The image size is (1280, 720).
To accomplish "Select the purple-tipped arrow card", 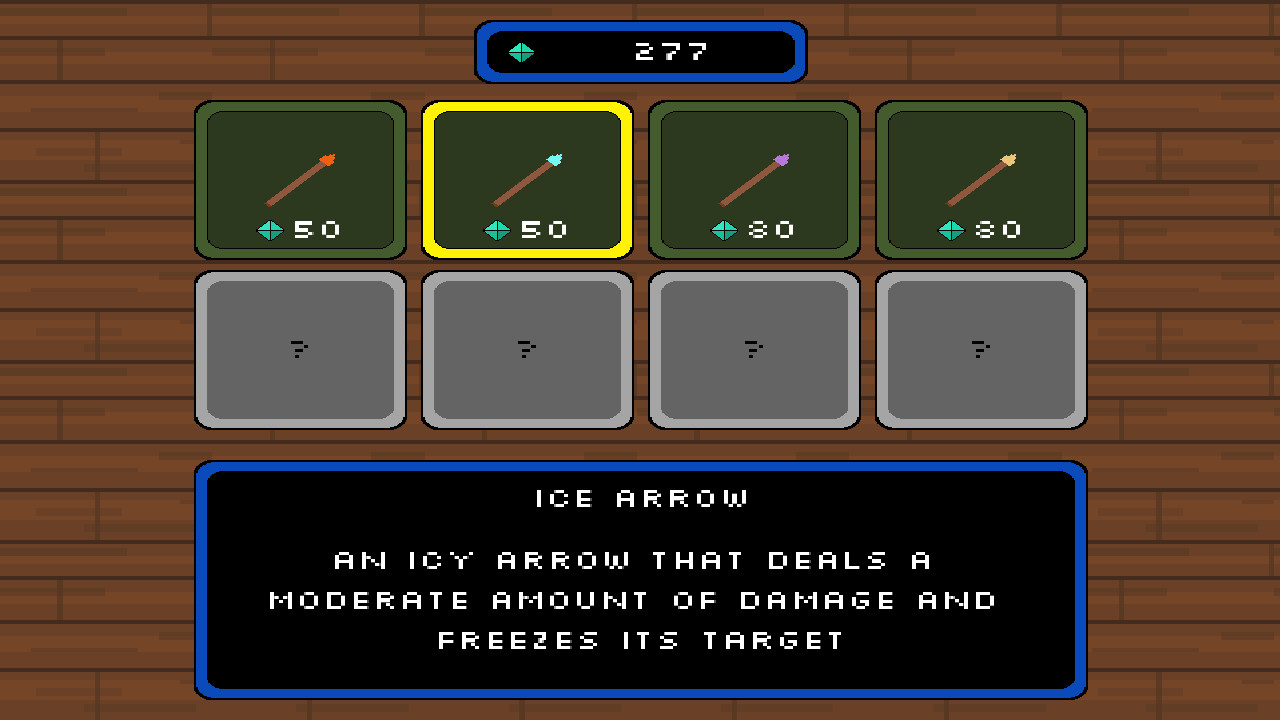I will pyautogui.click(x=754, y=178).
